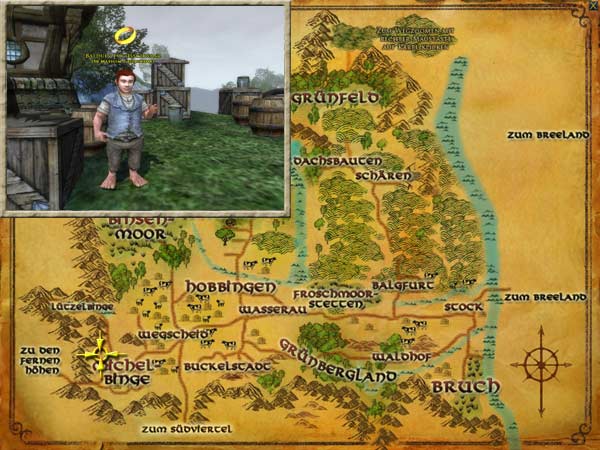Close the Auenland map window

[593, 6]
